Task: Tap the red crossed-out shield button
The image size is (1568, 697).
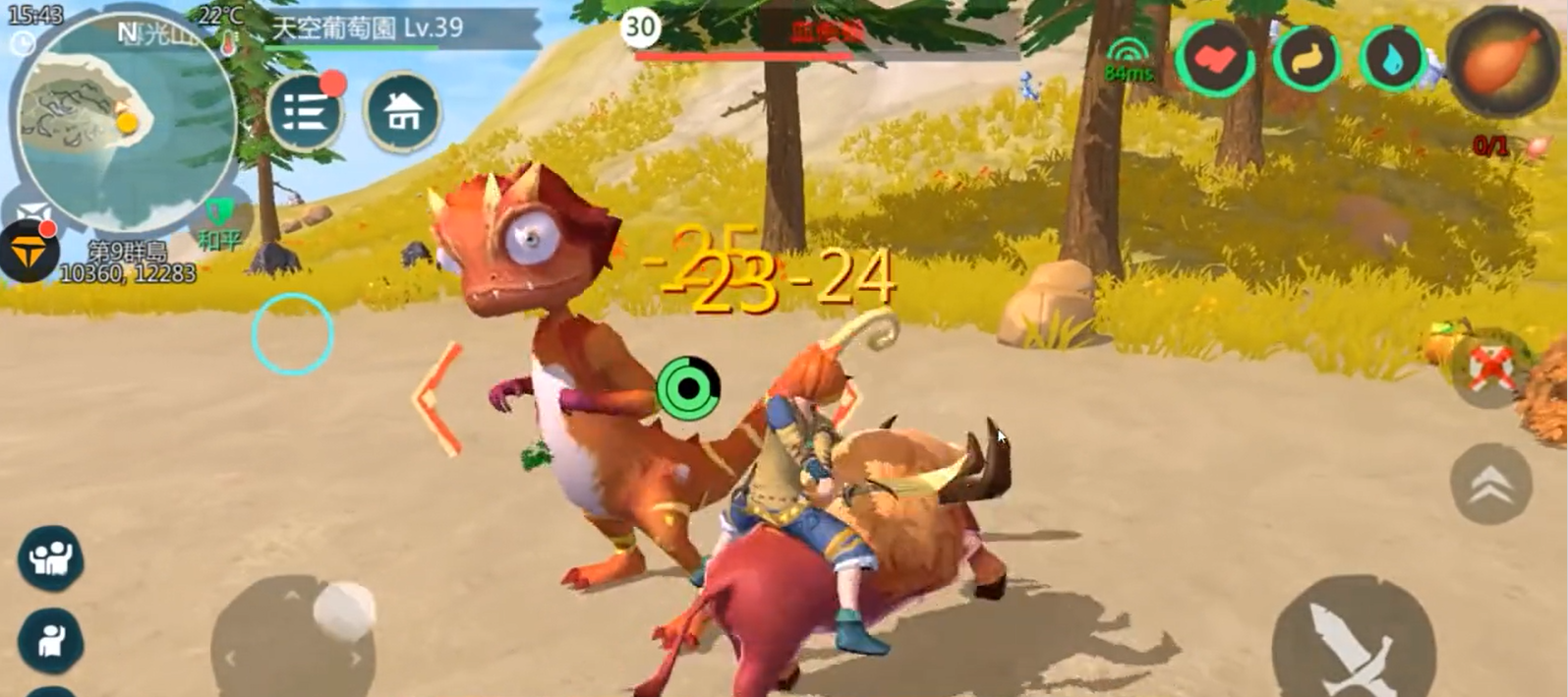Action: 1490,368
